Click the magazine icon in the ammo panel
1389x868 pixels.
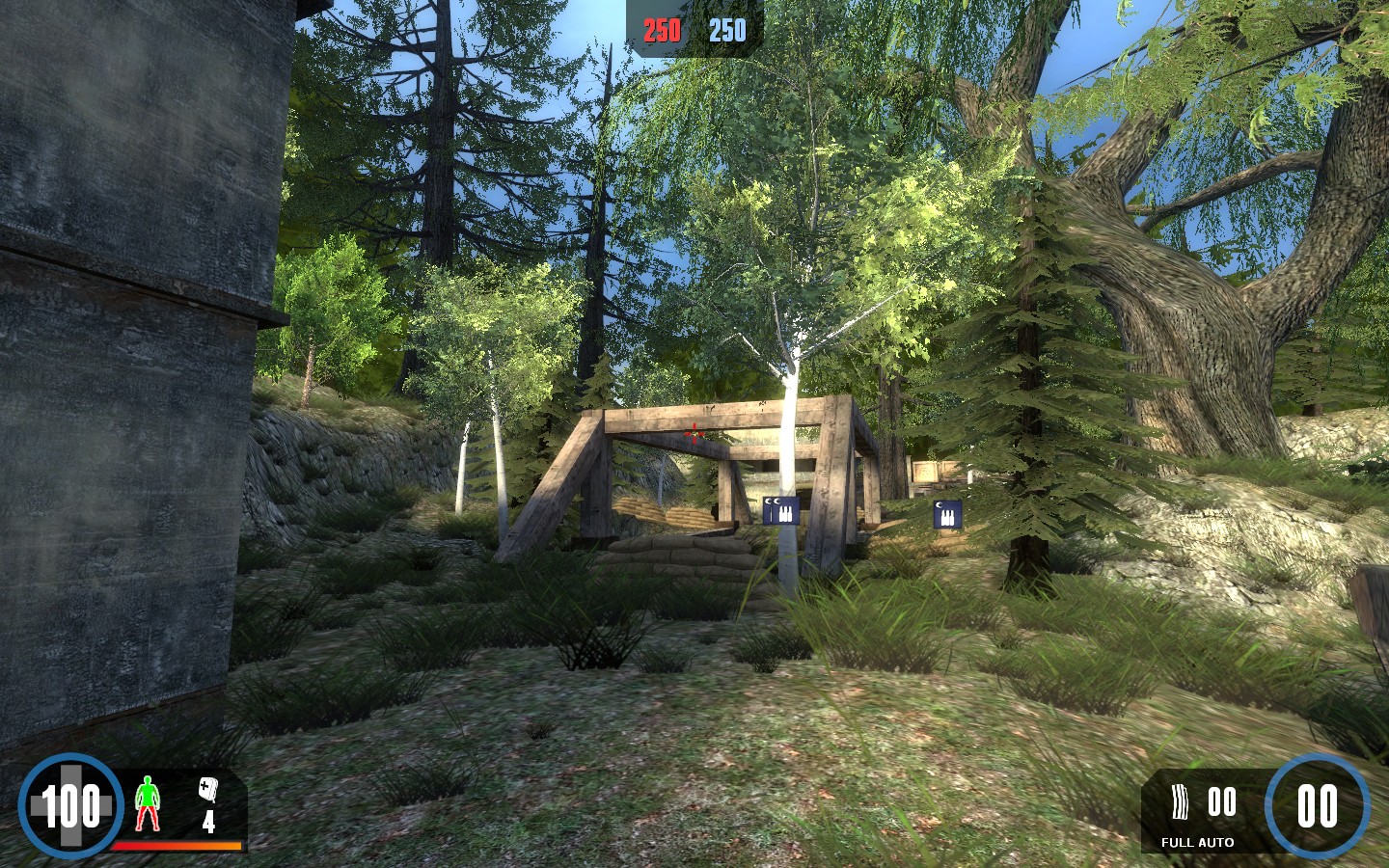tap(1179, 801)
